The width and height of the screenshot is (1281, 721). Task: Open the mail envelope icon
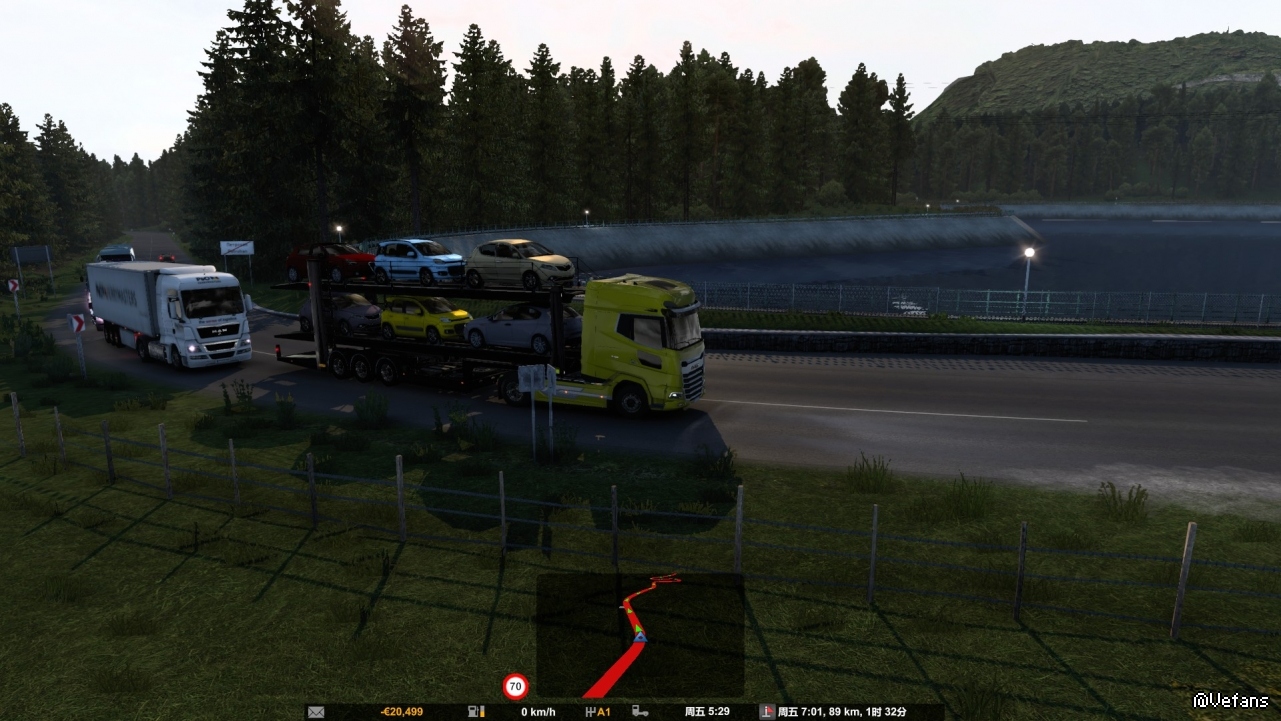[316, 712]
